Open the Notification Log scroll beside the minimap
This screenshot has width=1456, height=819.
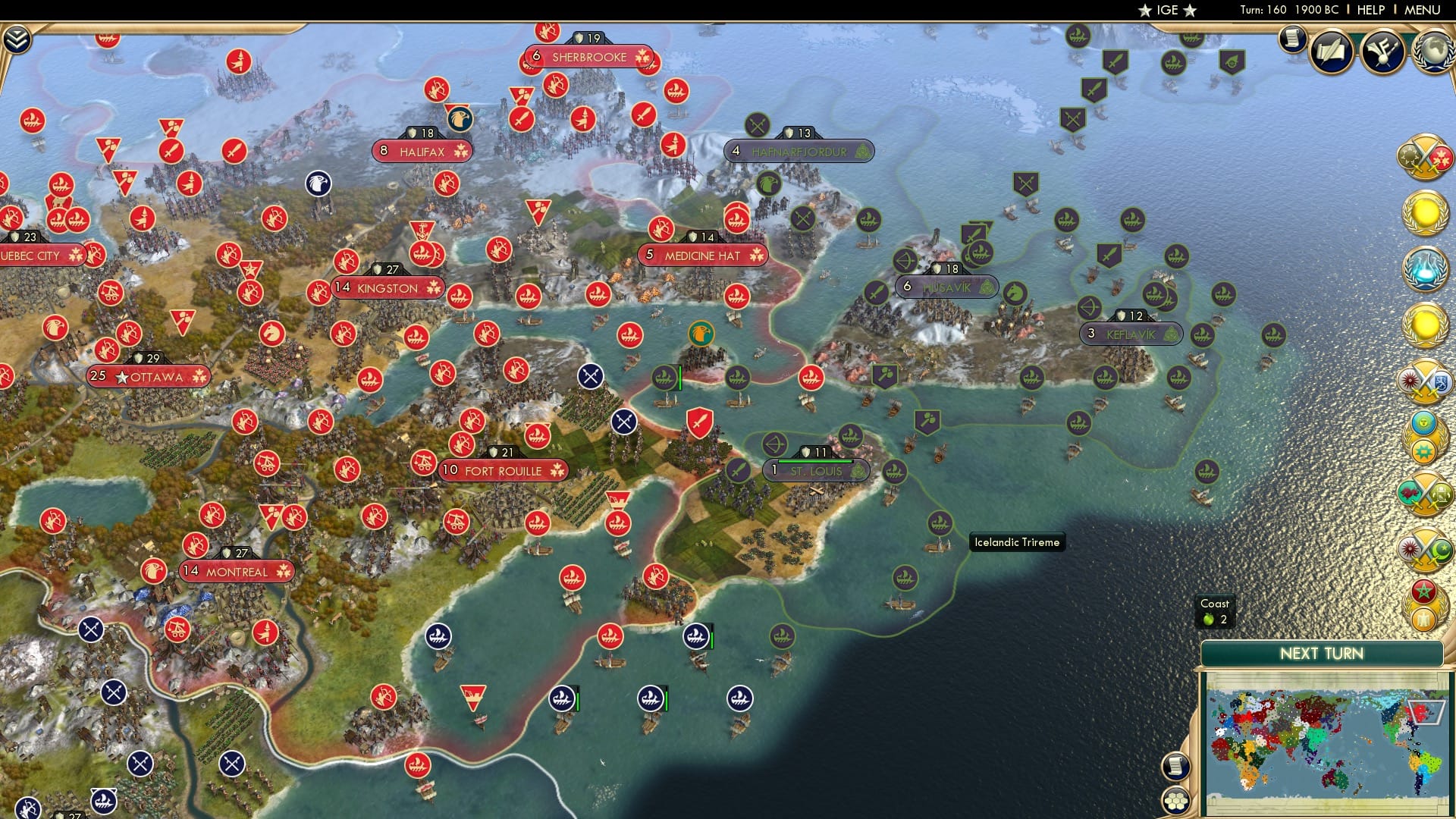click(1175, 766)
